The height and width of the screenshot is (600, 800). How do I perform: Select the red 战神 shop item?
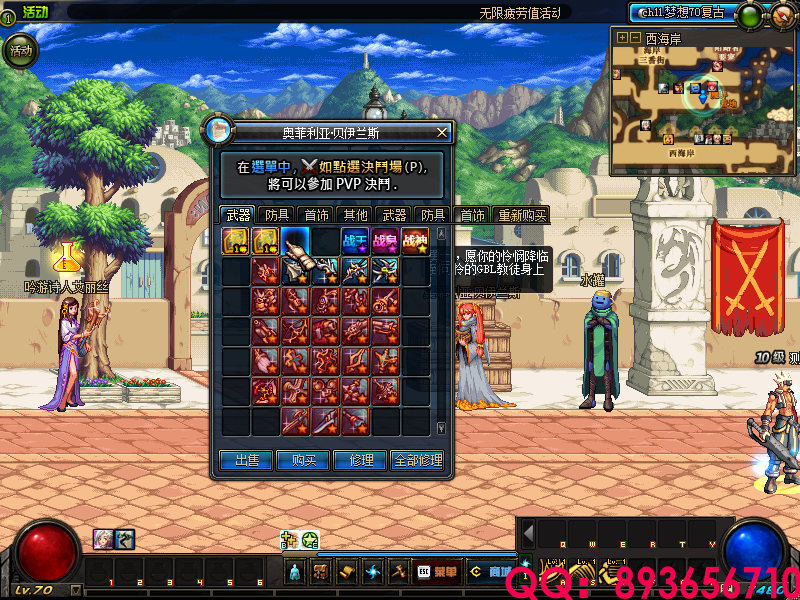pos(415,241)
